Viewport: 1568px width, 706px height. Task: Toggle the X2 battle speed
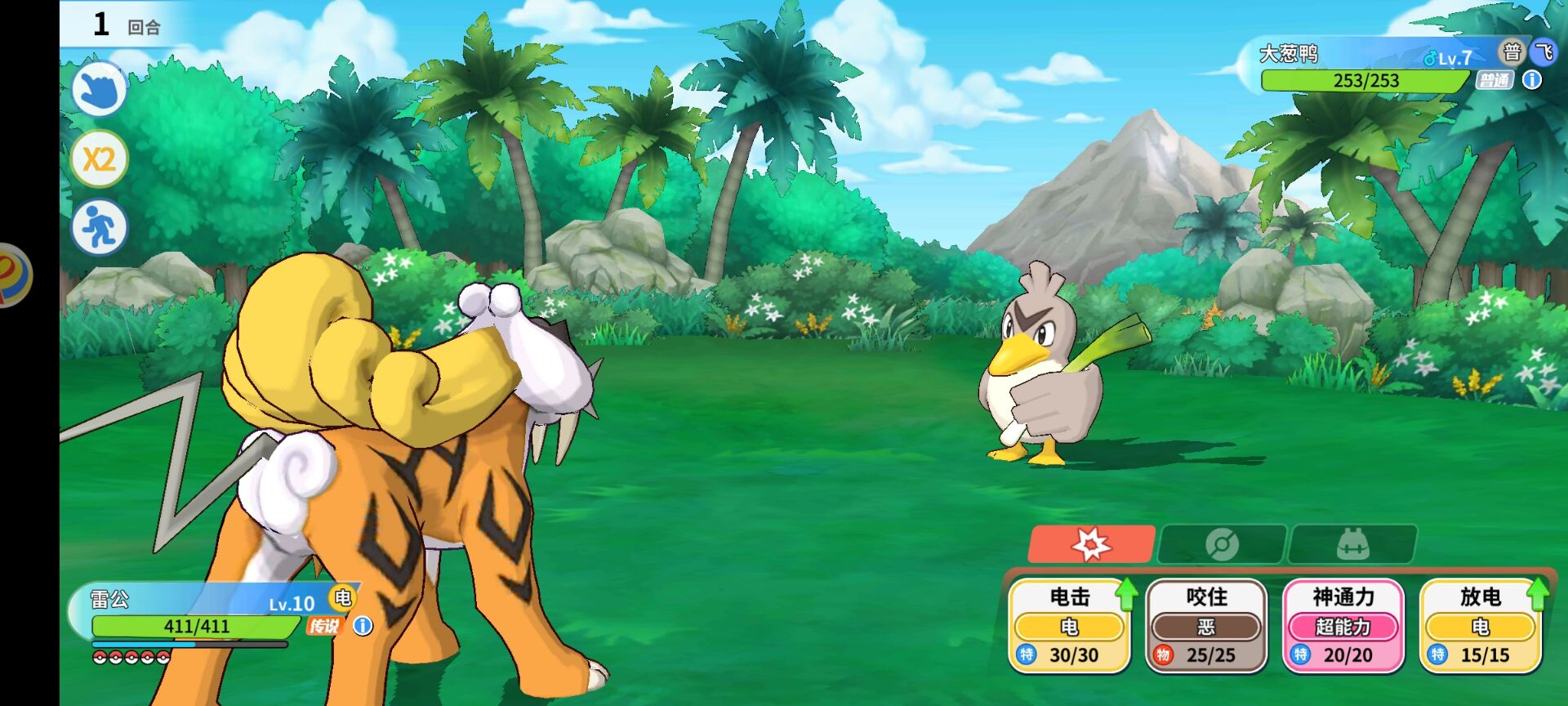(100, 159)
